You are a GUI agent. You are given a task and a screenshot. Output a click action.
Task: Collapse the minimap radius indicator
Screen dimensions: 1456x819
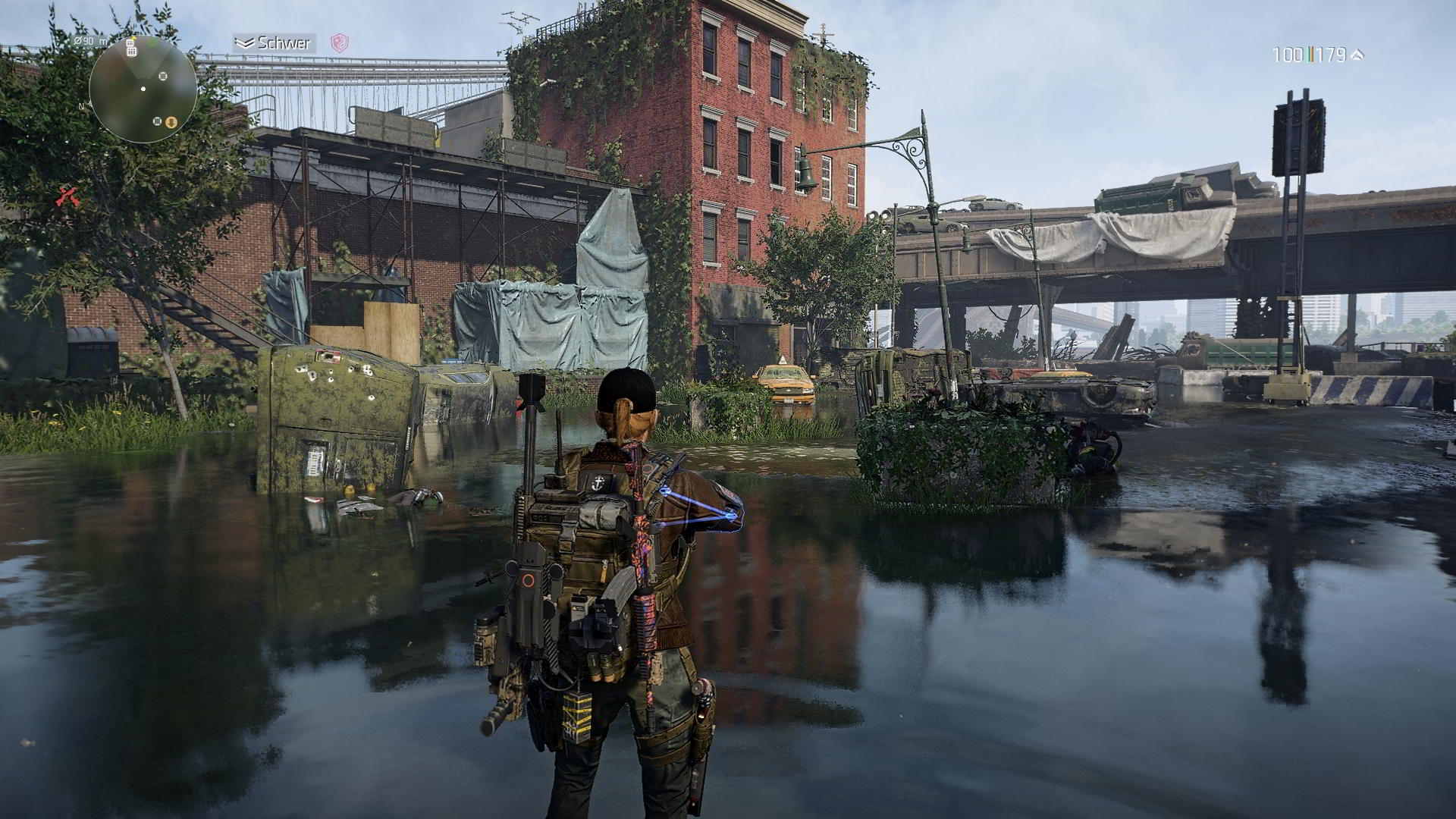coord(78,41)
